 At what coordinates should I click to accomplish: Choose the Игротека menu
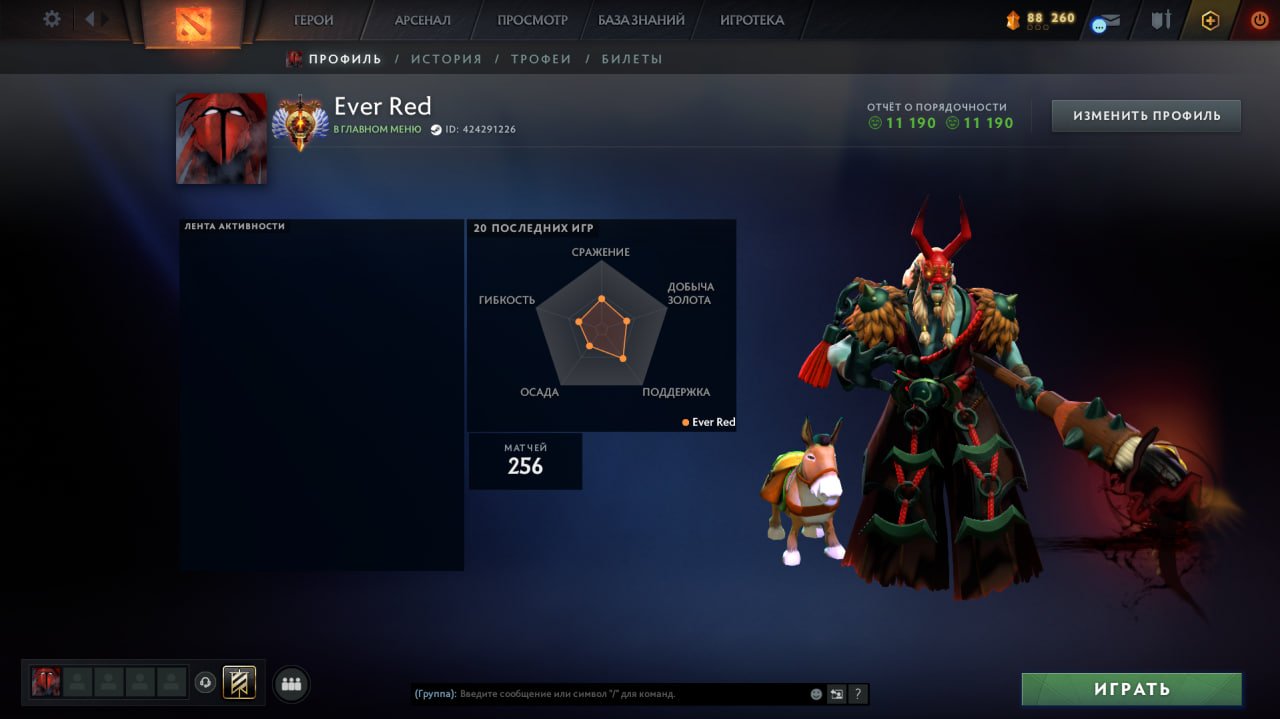(752, 20)
